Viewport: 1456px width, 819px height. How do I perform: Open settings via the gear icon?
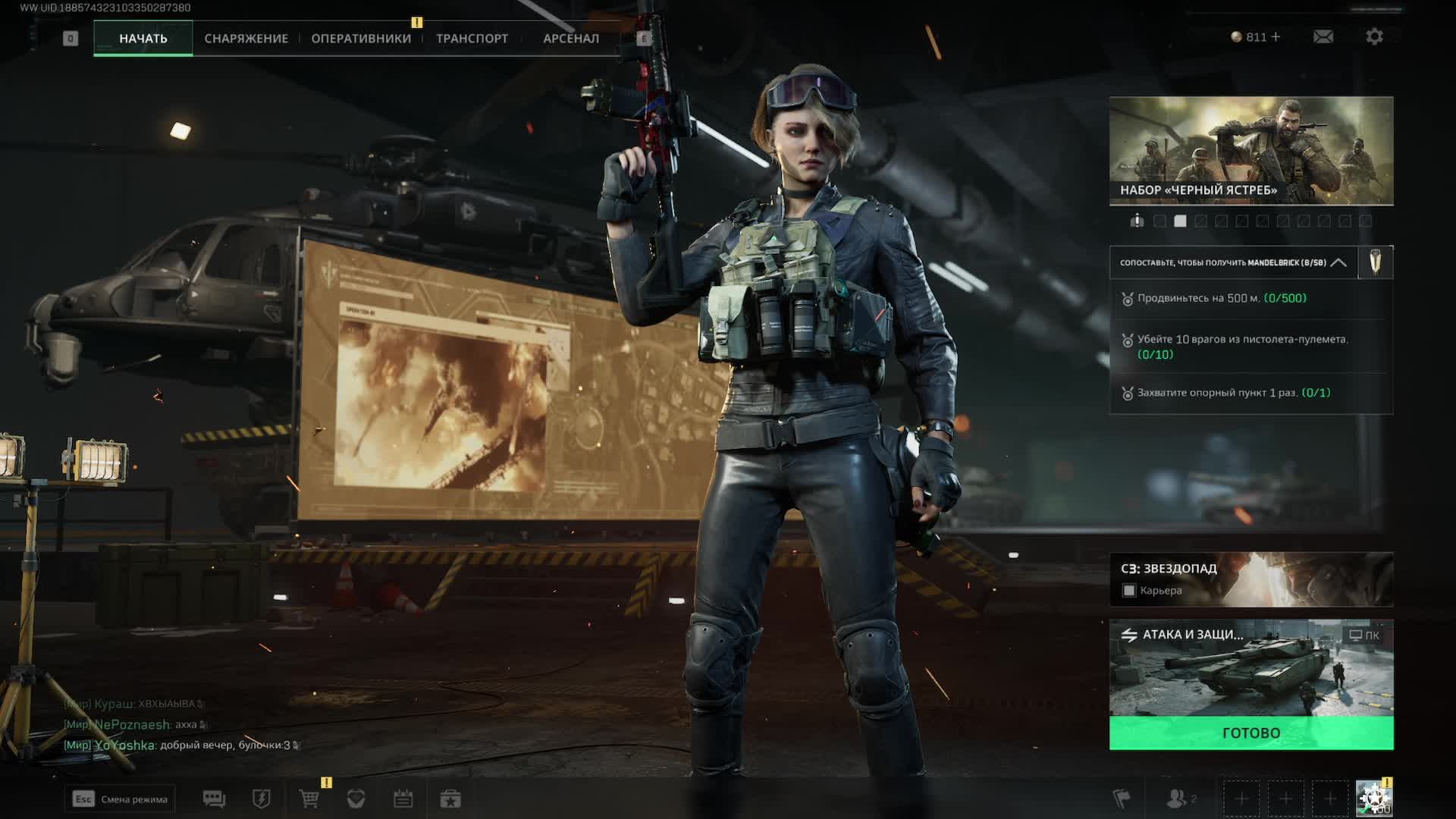point(1374,36)
